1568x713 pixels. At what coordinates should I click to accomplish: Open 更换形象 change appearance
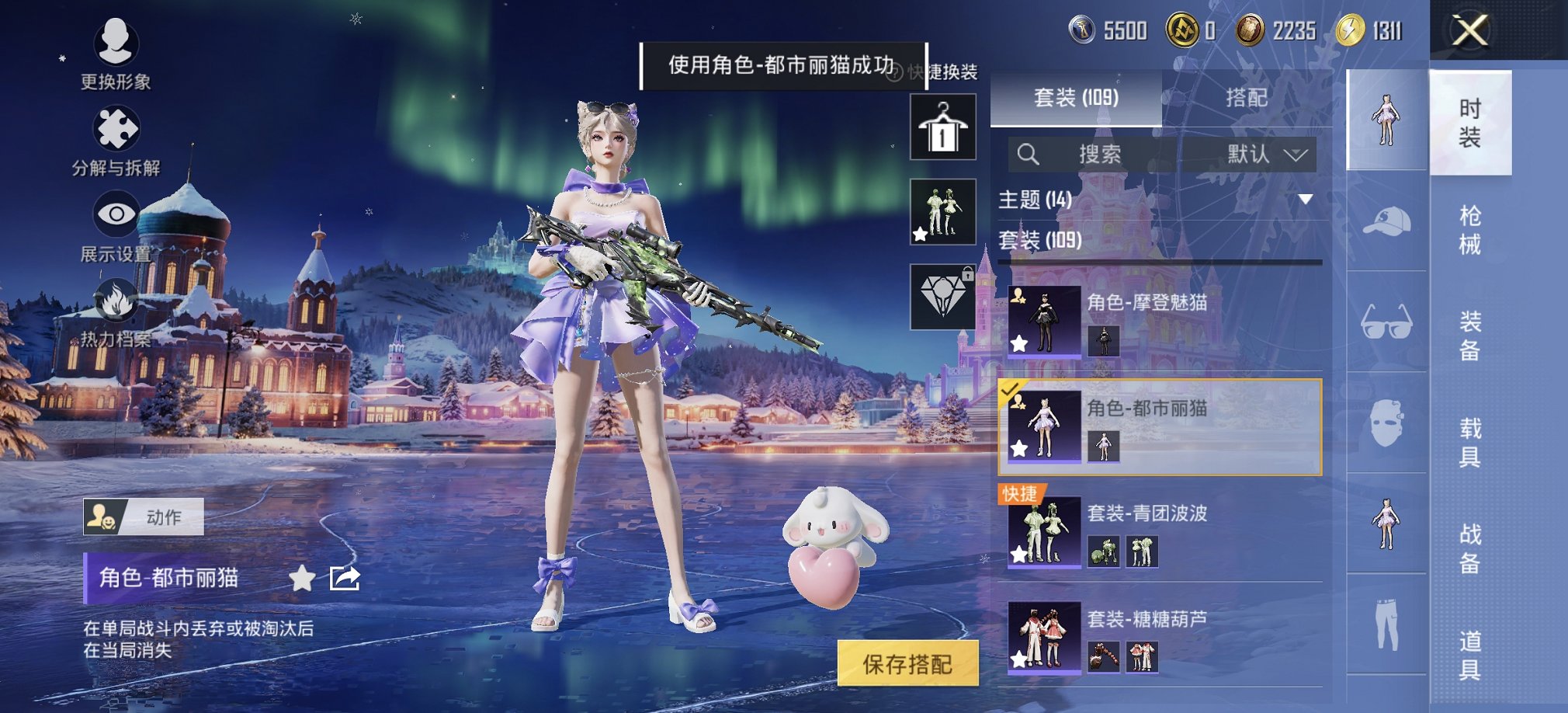tap(116, 52)
